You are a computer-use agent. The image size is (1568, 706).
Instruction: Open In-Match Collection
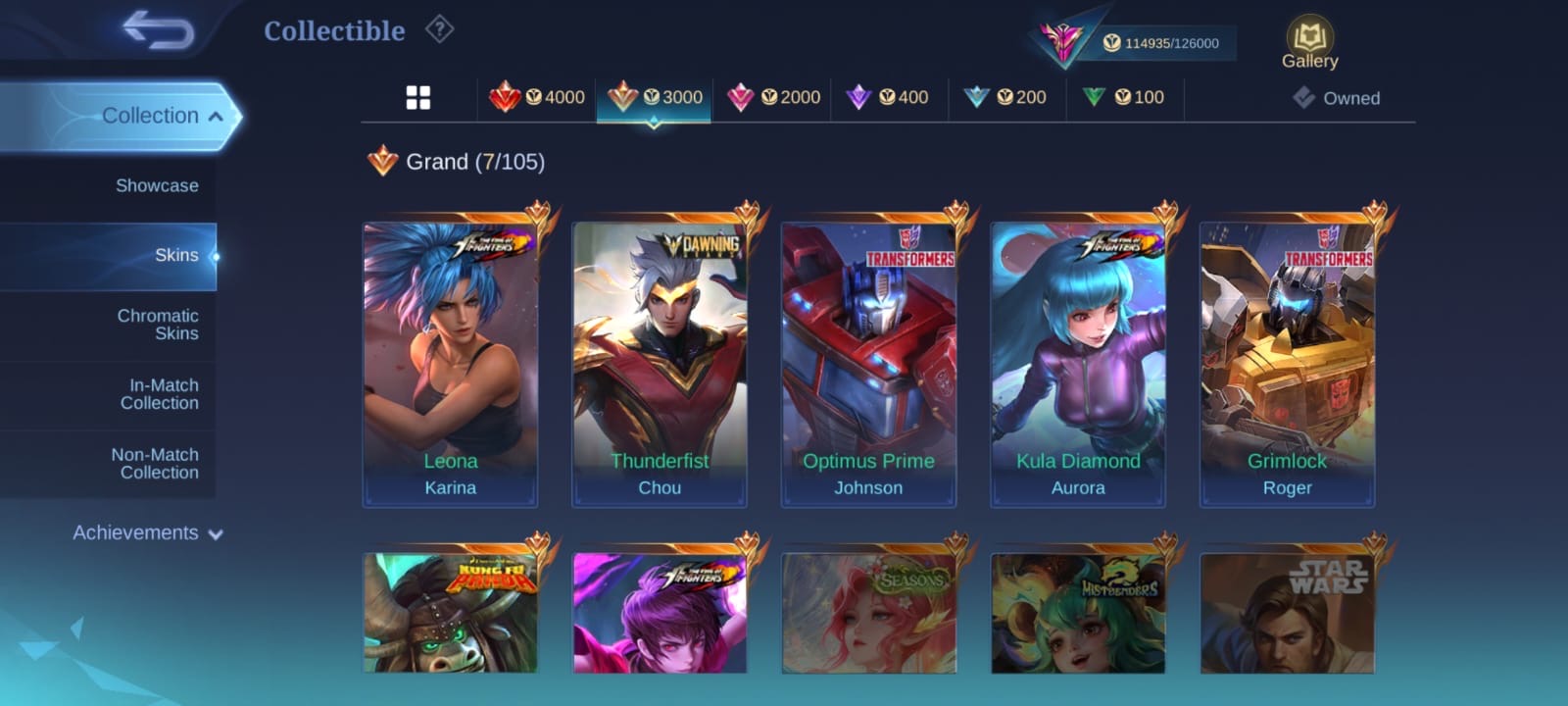click(159, 394)
